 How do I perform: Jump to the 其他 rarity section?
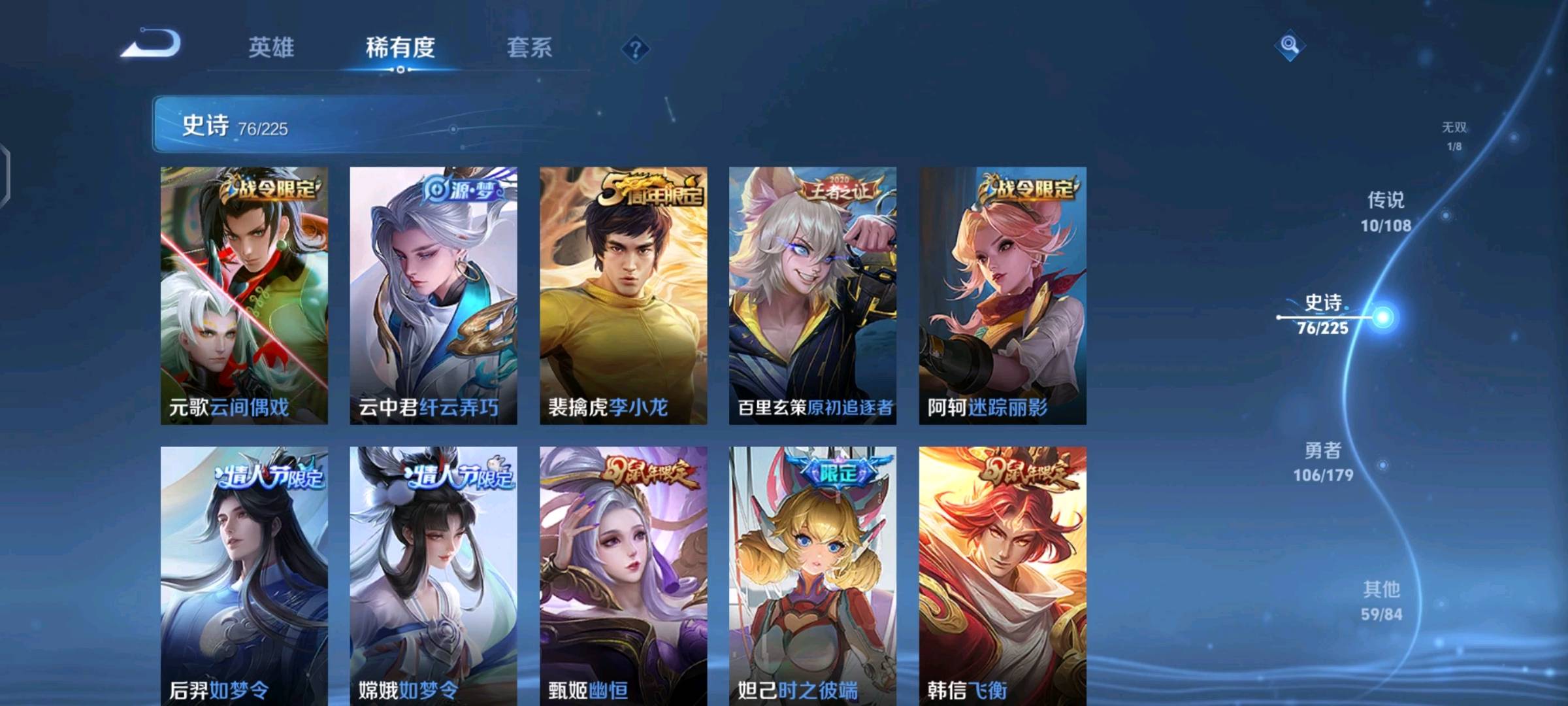(x=1381, y=601)
